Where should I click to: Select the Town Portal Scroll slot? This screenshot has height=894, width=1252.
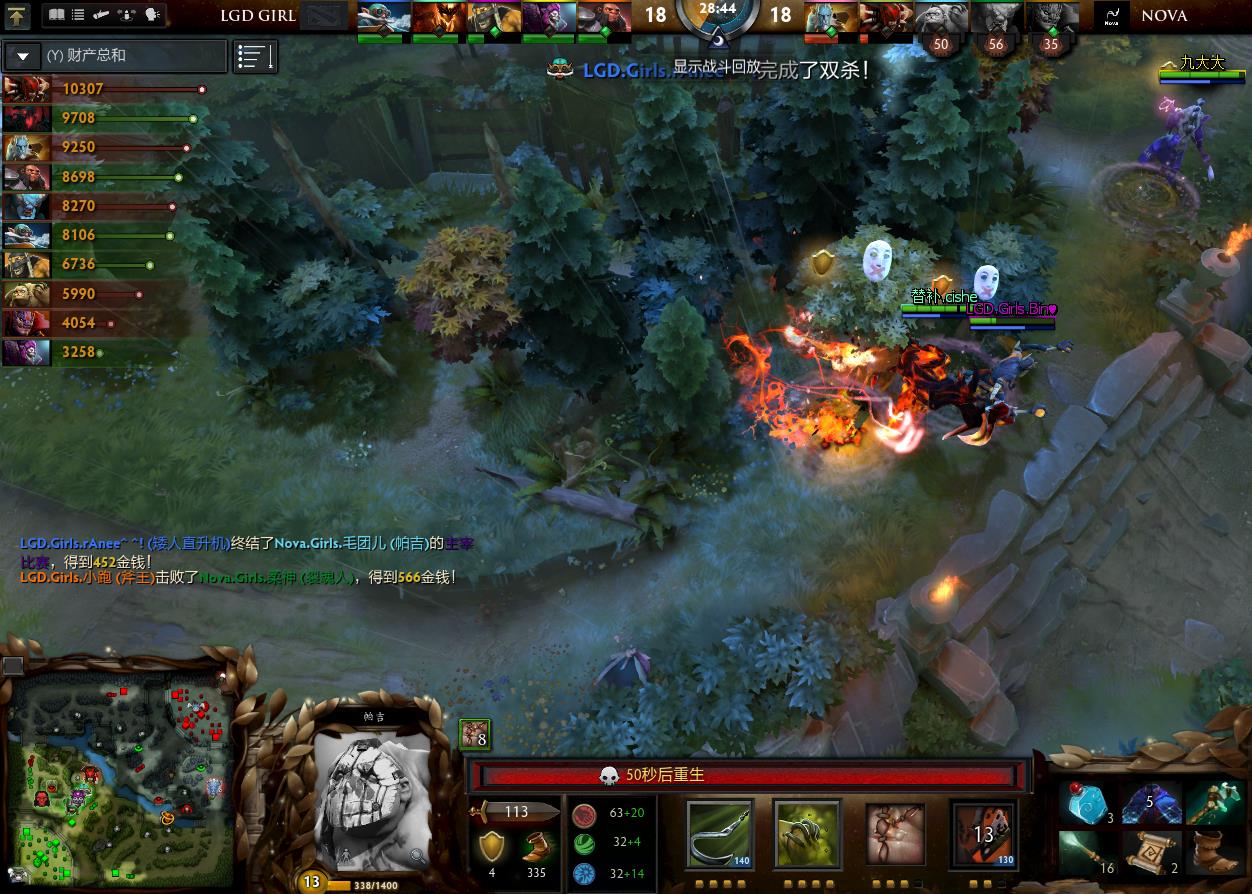click(1151, 852)
